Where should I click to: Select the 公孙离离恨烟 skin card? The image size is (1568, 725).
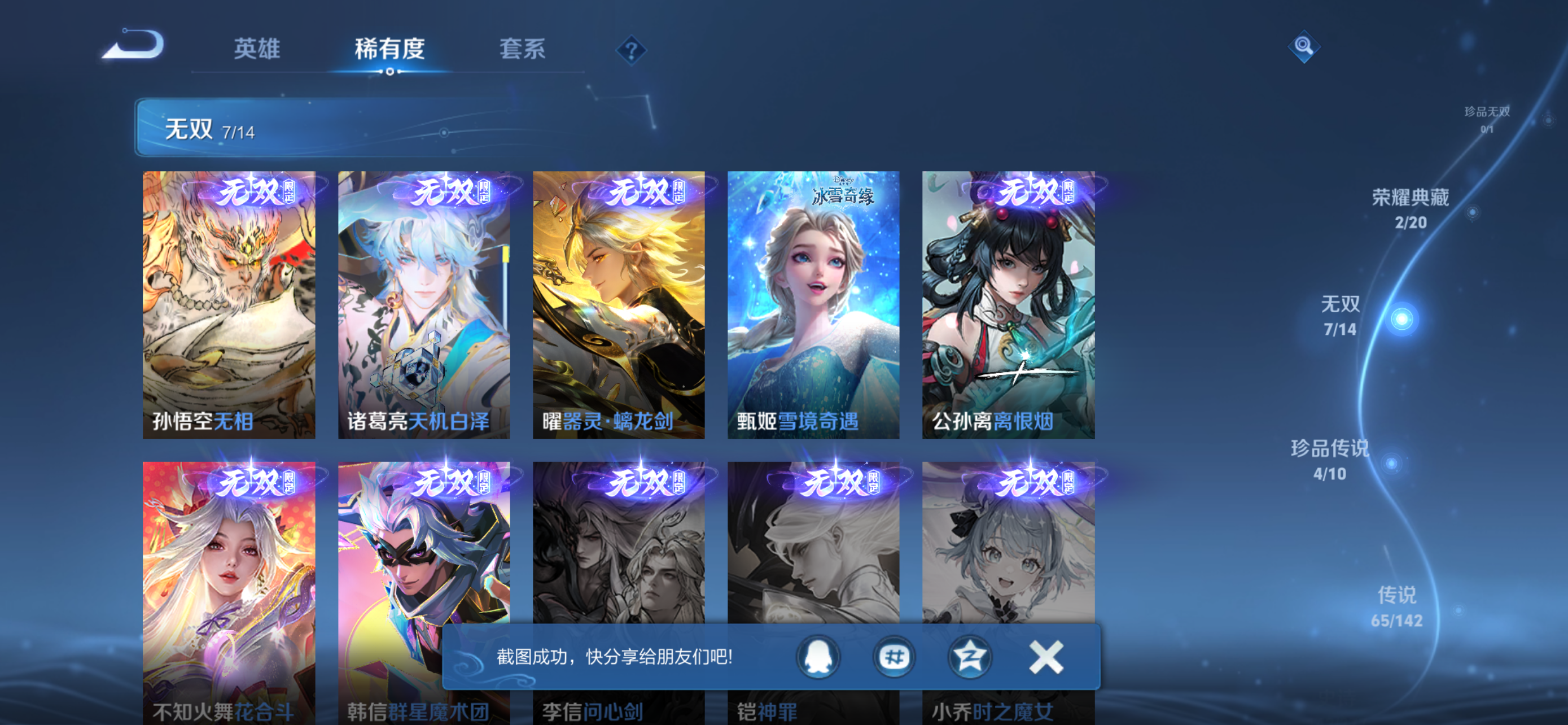[x=1008, y=304]
